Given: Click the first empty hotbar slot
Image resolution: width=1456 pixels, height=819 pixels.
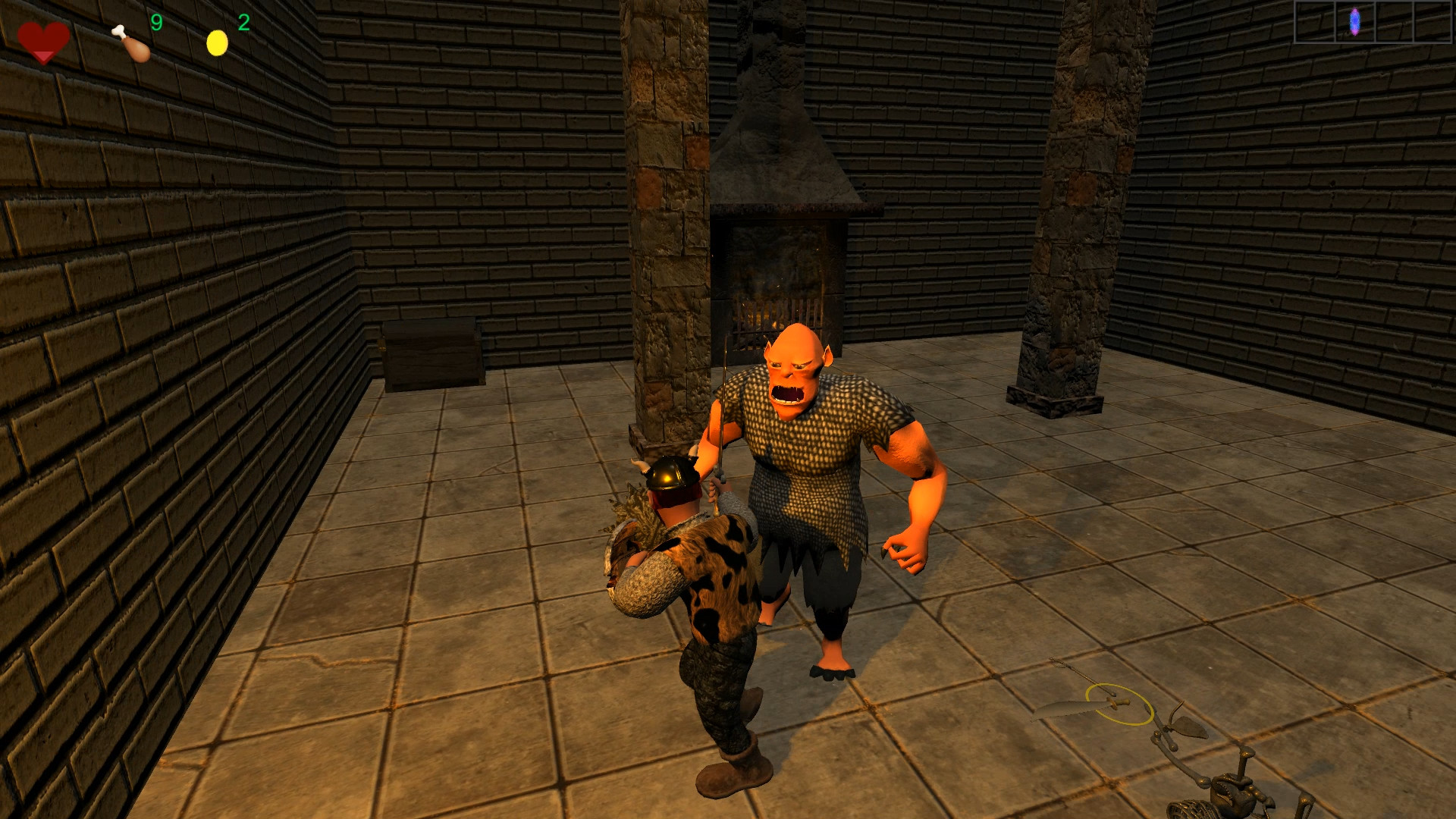Looking at the screenshot, I should (x=1314, y=21).
